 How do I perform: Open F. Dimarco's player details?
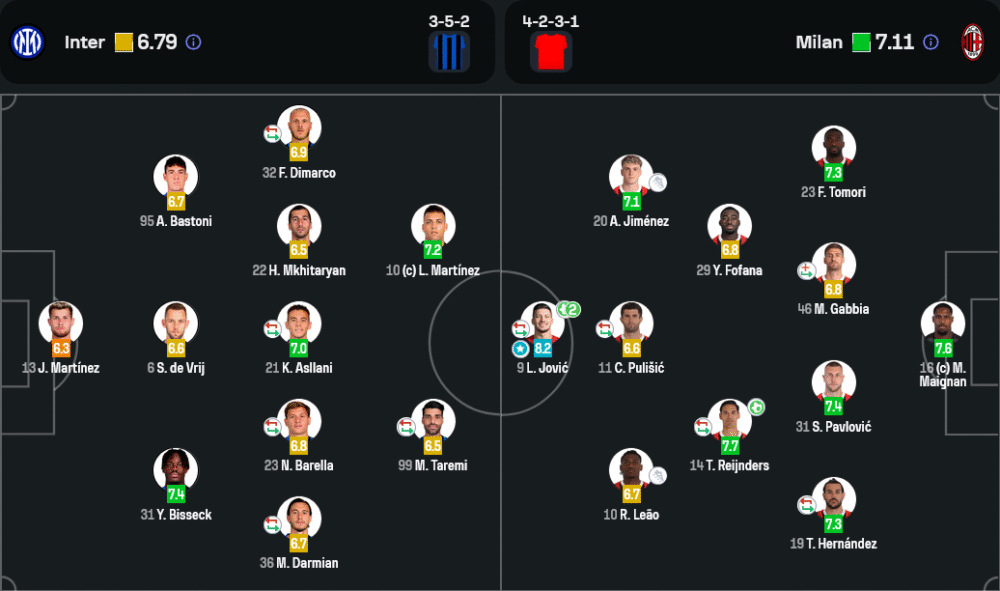(299, 128)
